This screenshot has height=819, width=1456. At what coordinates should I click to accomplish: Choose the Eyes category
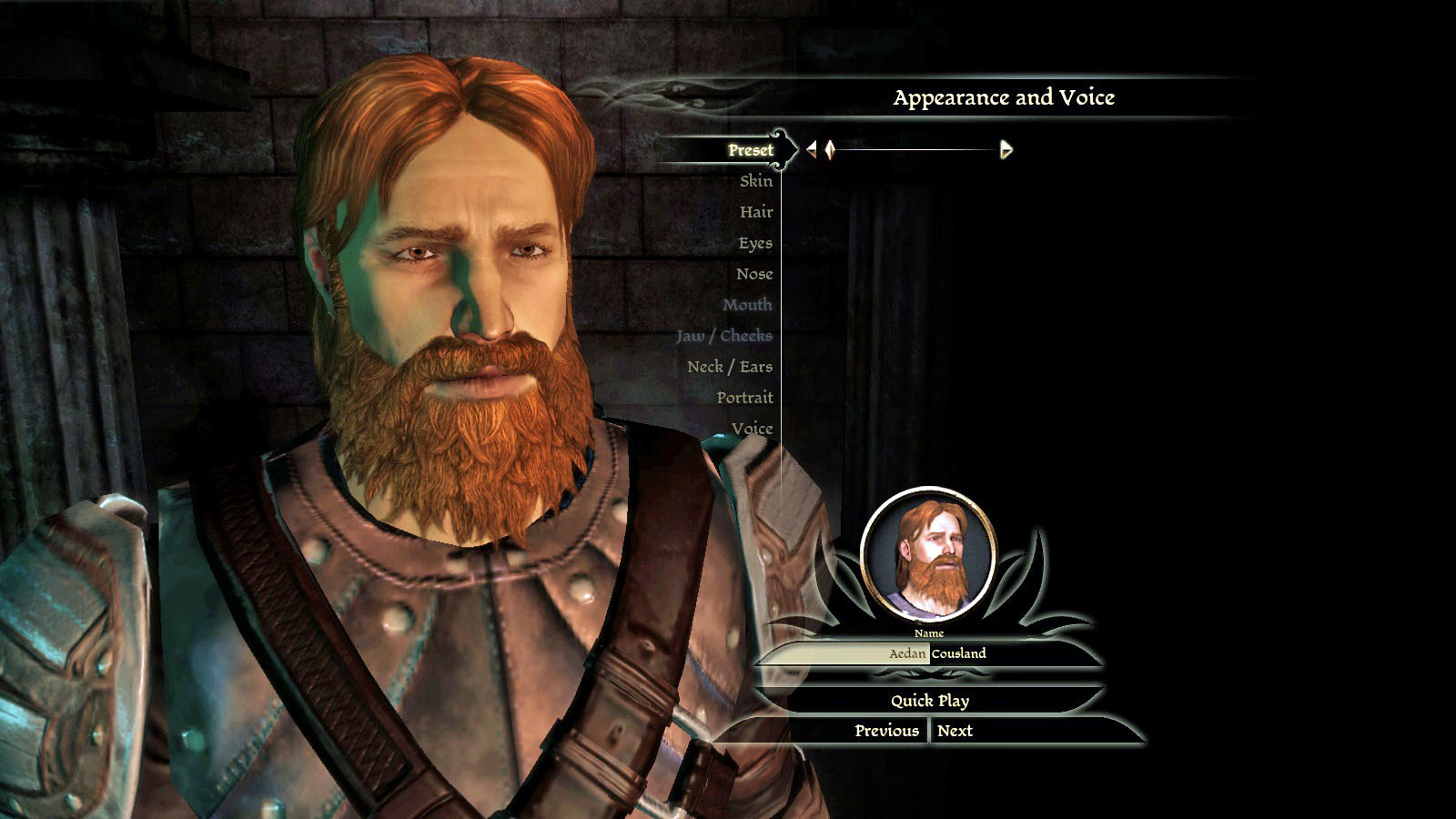754,243
